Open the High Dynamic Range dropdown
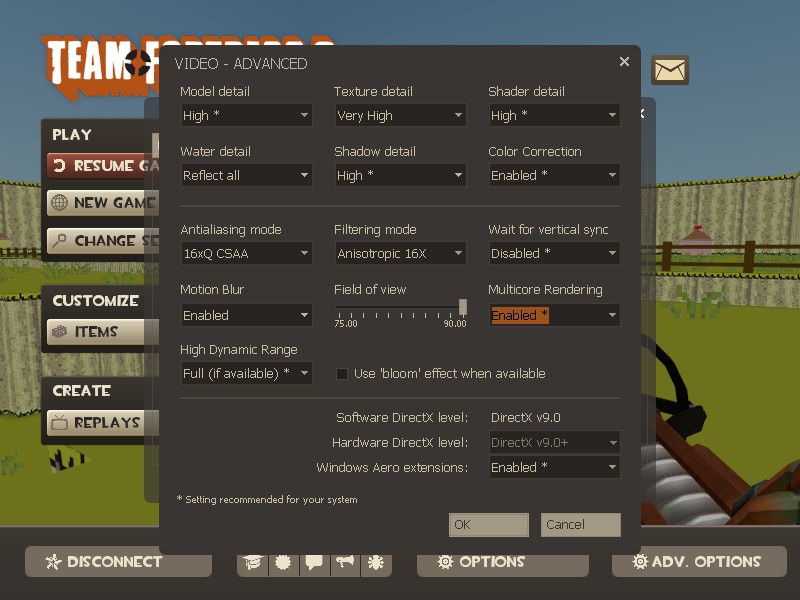800x600 pixels. click(246, 373)
